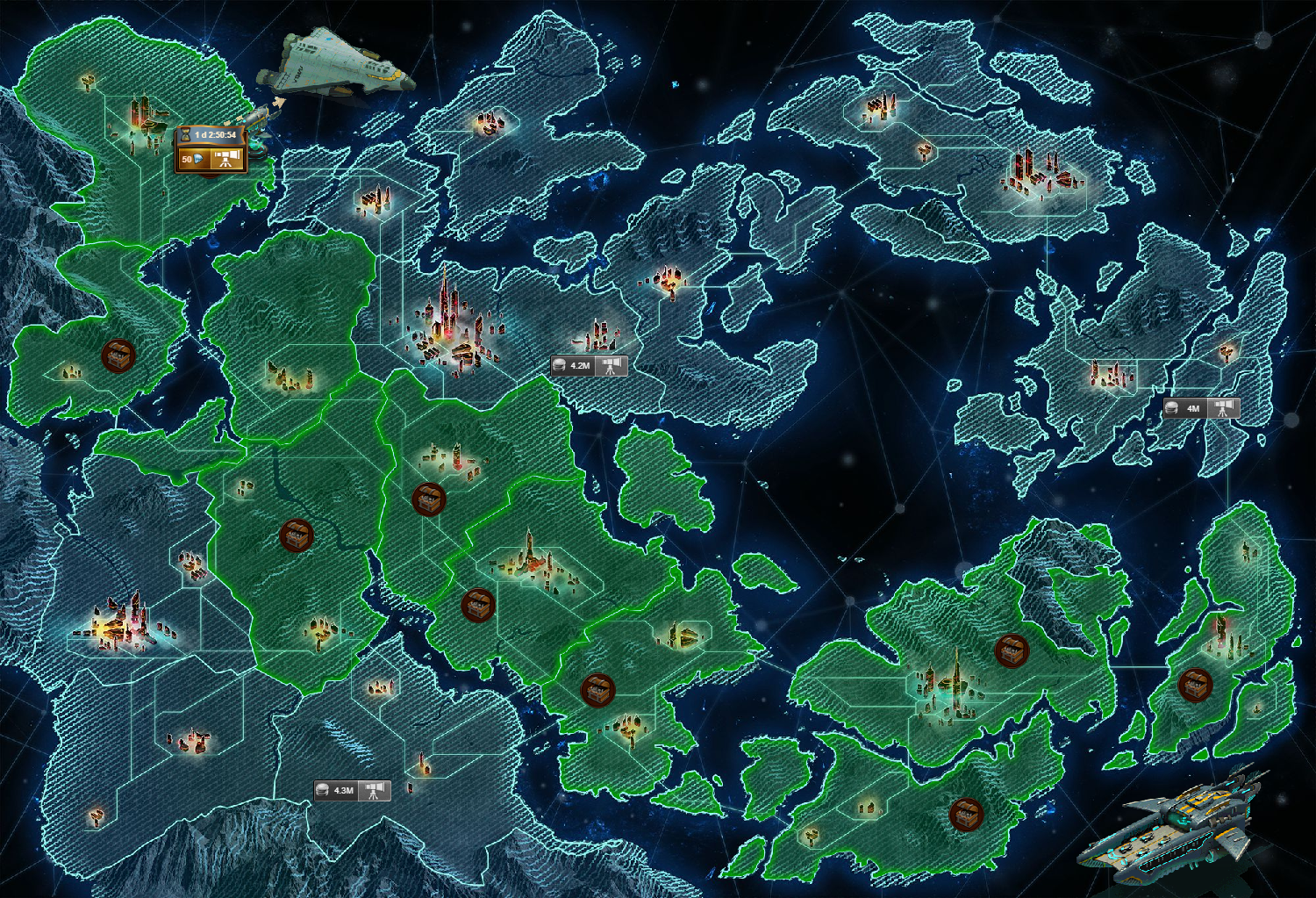Select the telescope icon near the 4.3M cost badge
The height and width of the screenshot is (898, 1316).
tap(375, 789)
